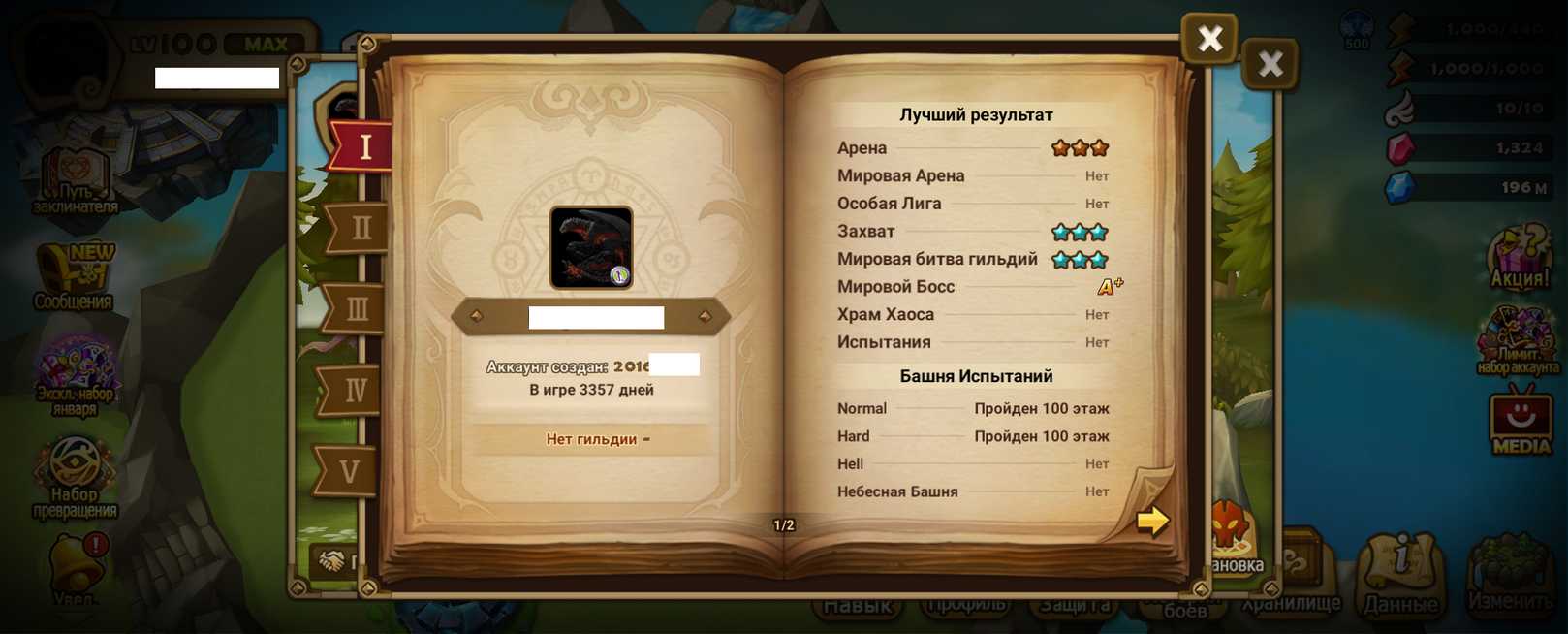
Task: Open 'Лимит. набор аккаунта' offer
Action: click(x=1518, y=341)
